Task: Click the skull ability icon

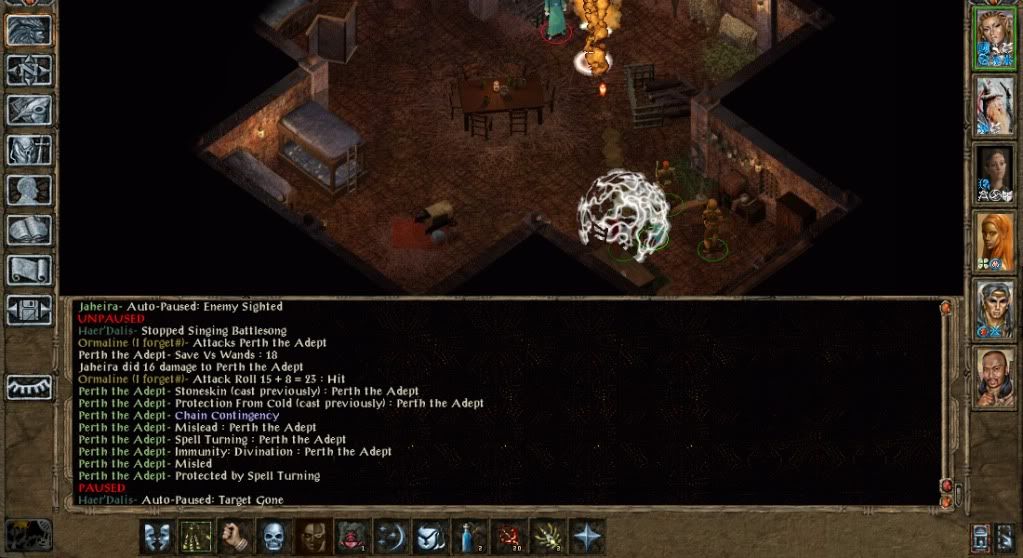Action: [274, 537]
